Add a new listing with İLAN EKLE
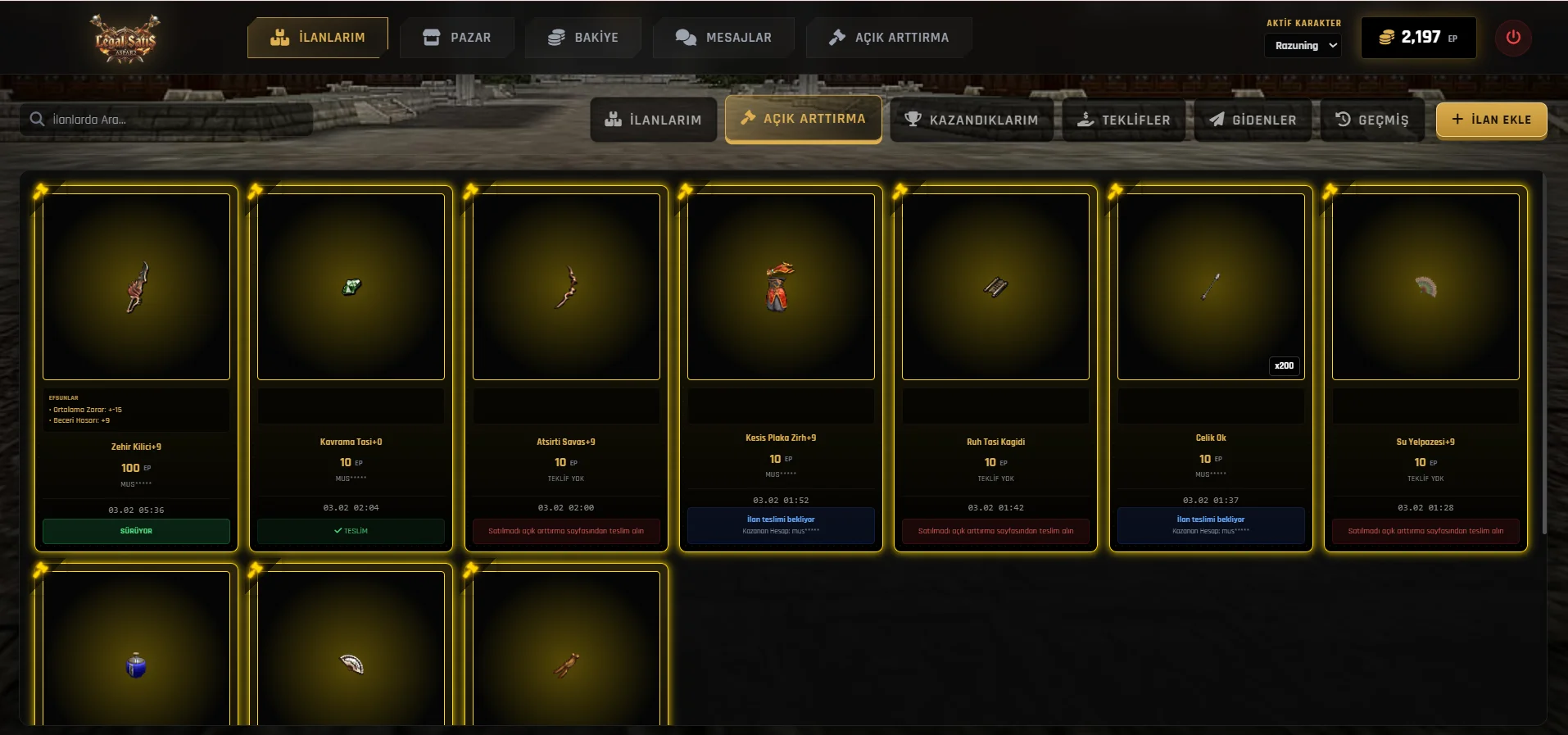1568x735 pixels. coord(1491,120)
